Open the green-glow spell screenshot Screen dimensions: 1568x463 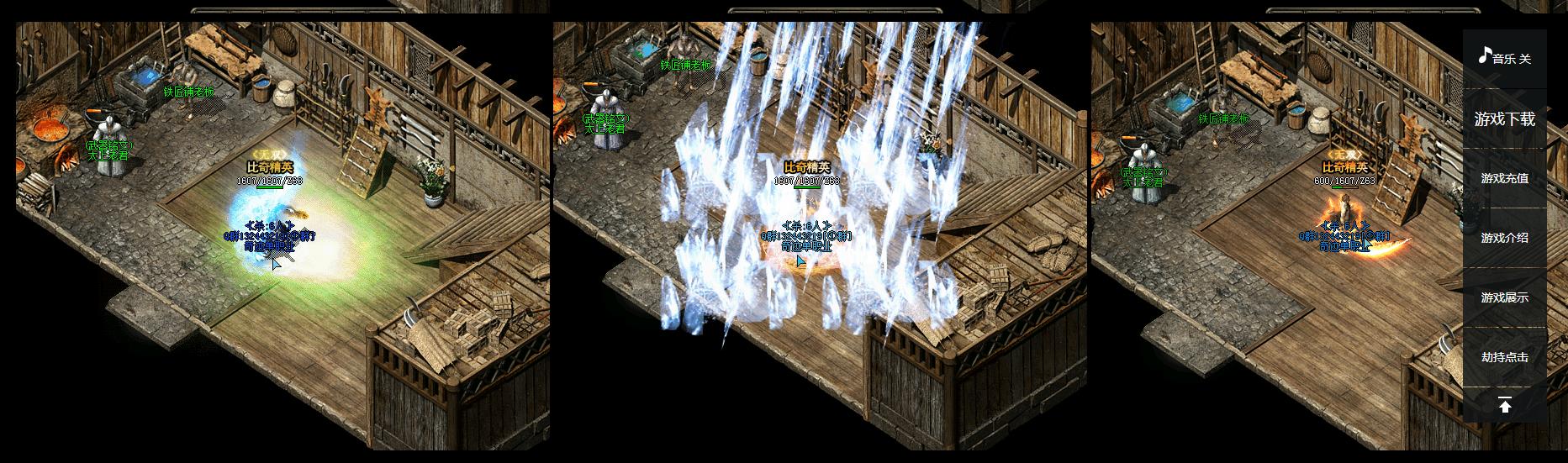(282, 235)
